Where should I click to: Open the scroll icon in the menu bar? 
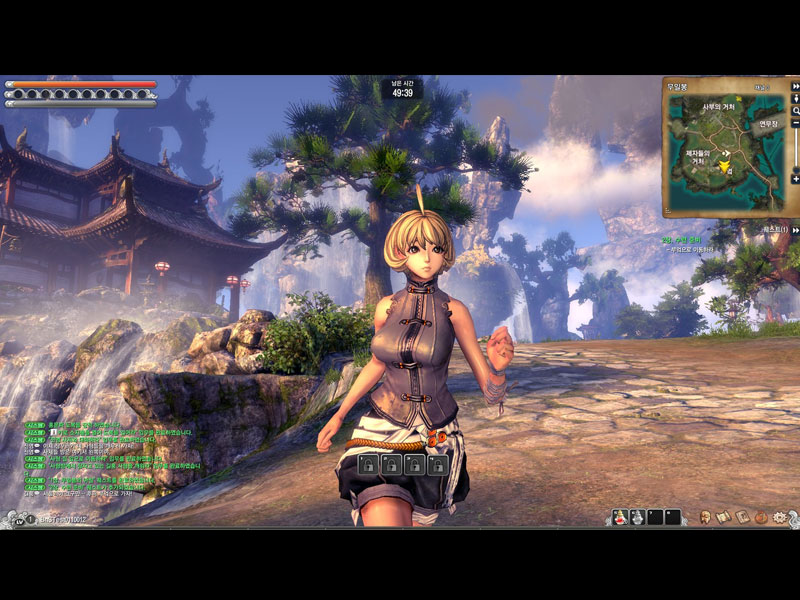(x=724, y=517)
